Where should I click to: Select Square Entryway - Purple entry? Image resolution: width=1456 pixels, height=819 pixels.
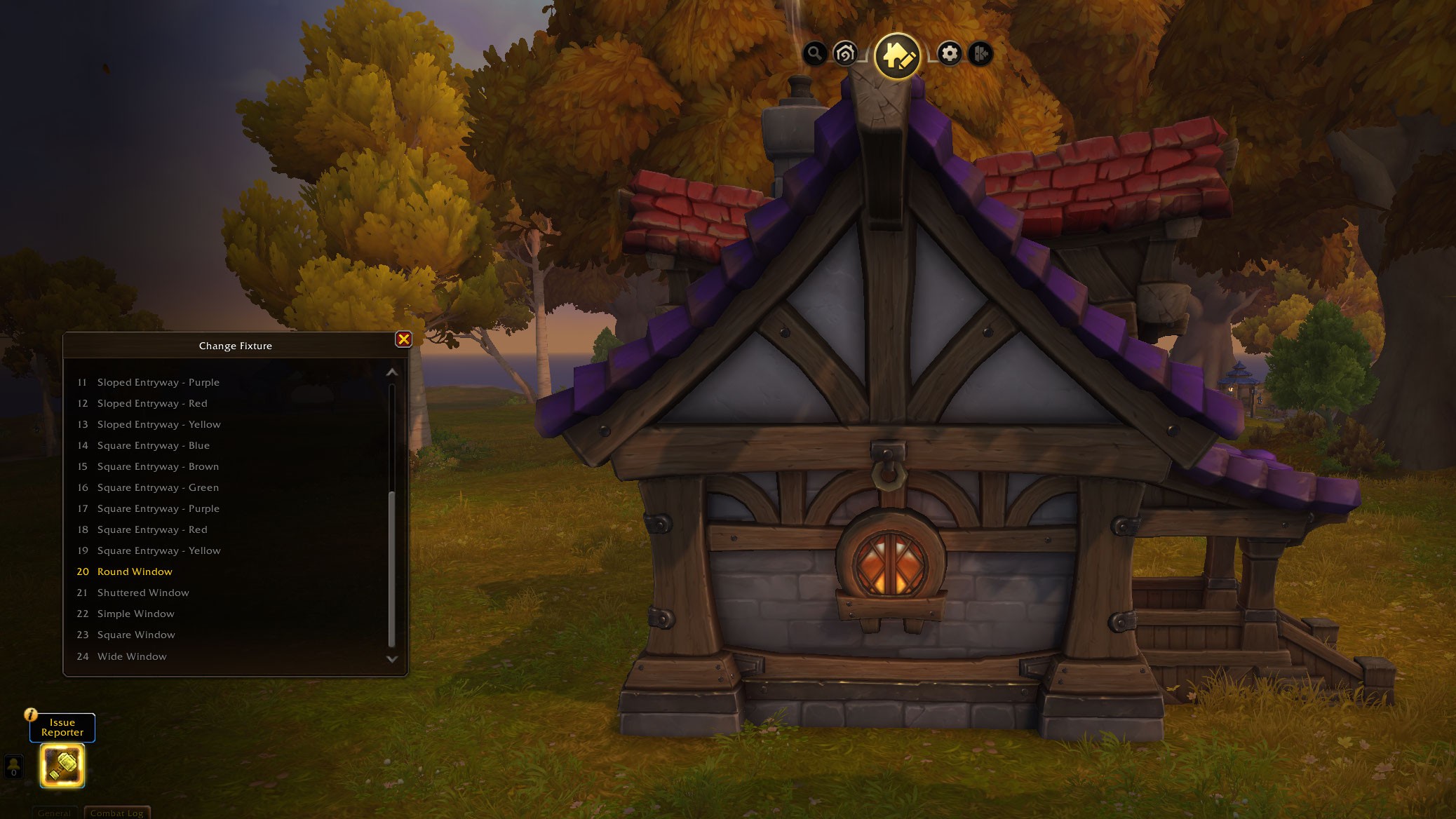158,508
